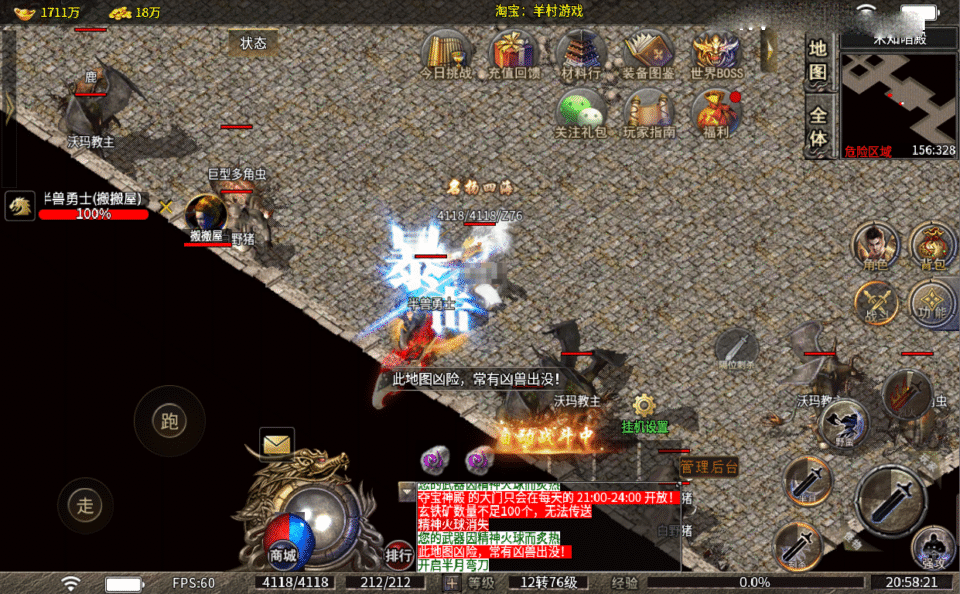
Task: Select the 全体 attack mode button
Action: (x=818, y=127)
